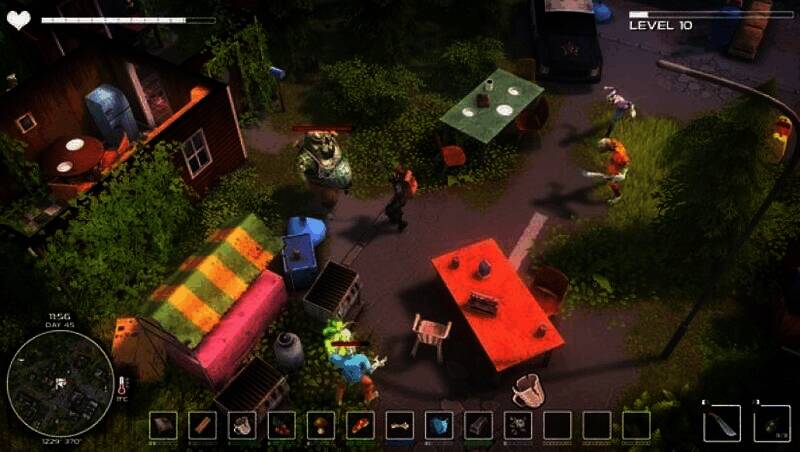Select the wooden plank hotbar slot
This screenshot has width=800, height=452.
pos(202,425)
